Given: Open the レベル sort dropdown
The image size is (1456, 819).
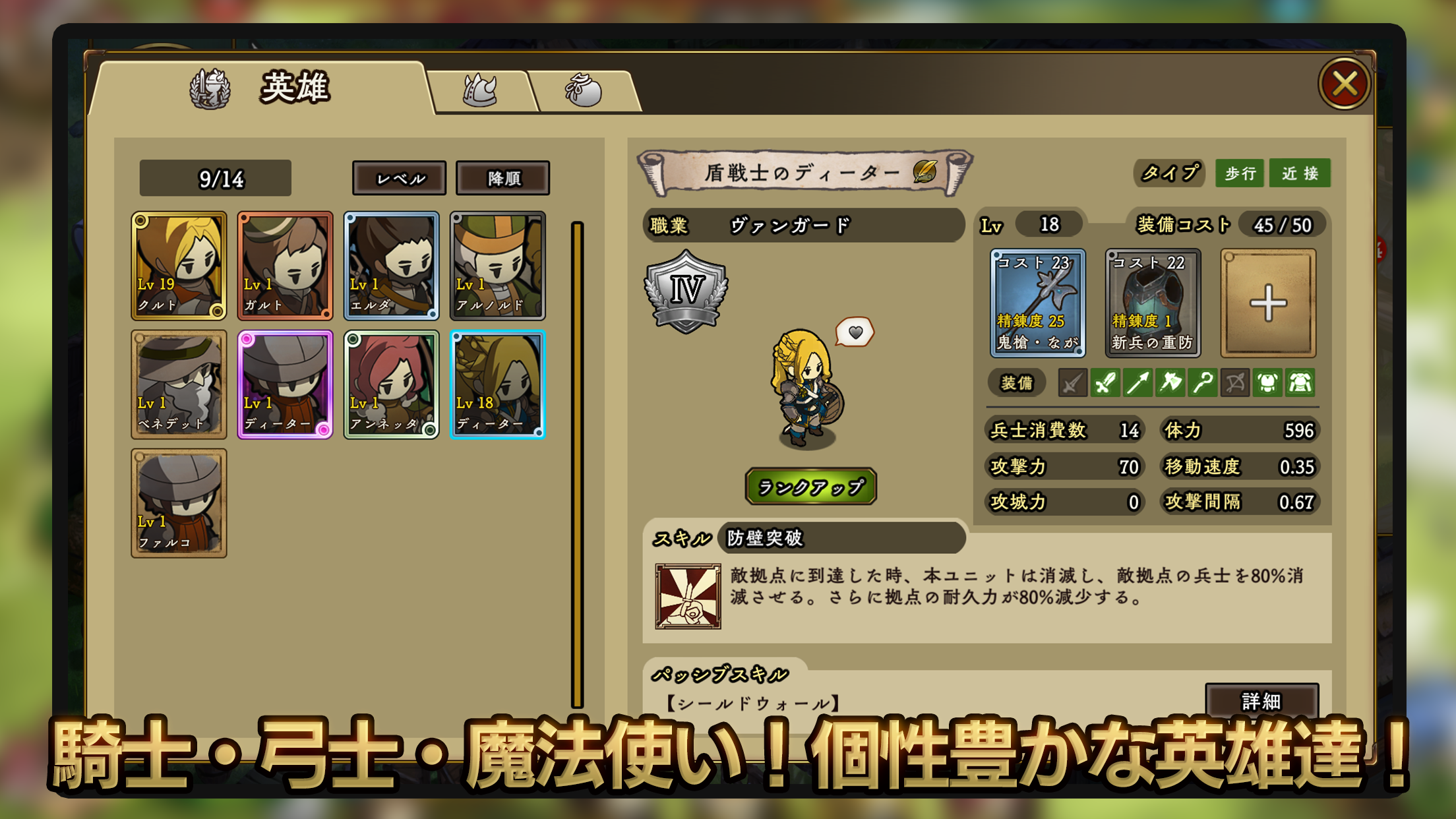Looking at the screenshot, I should pos(400,178).
